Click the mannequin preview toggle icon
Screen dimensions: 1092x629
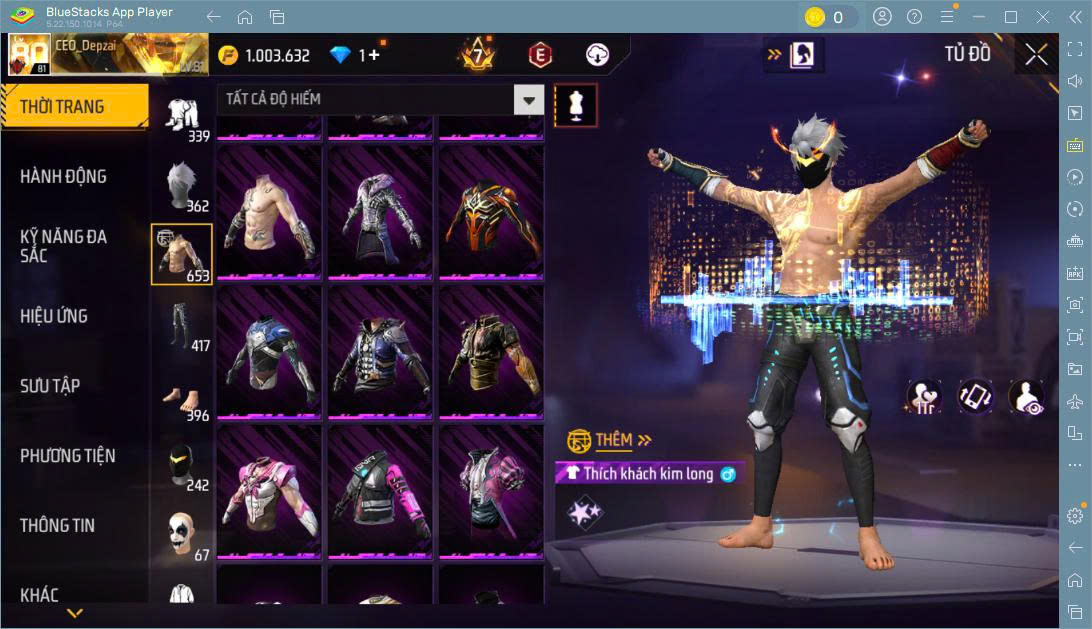point(575,104)
